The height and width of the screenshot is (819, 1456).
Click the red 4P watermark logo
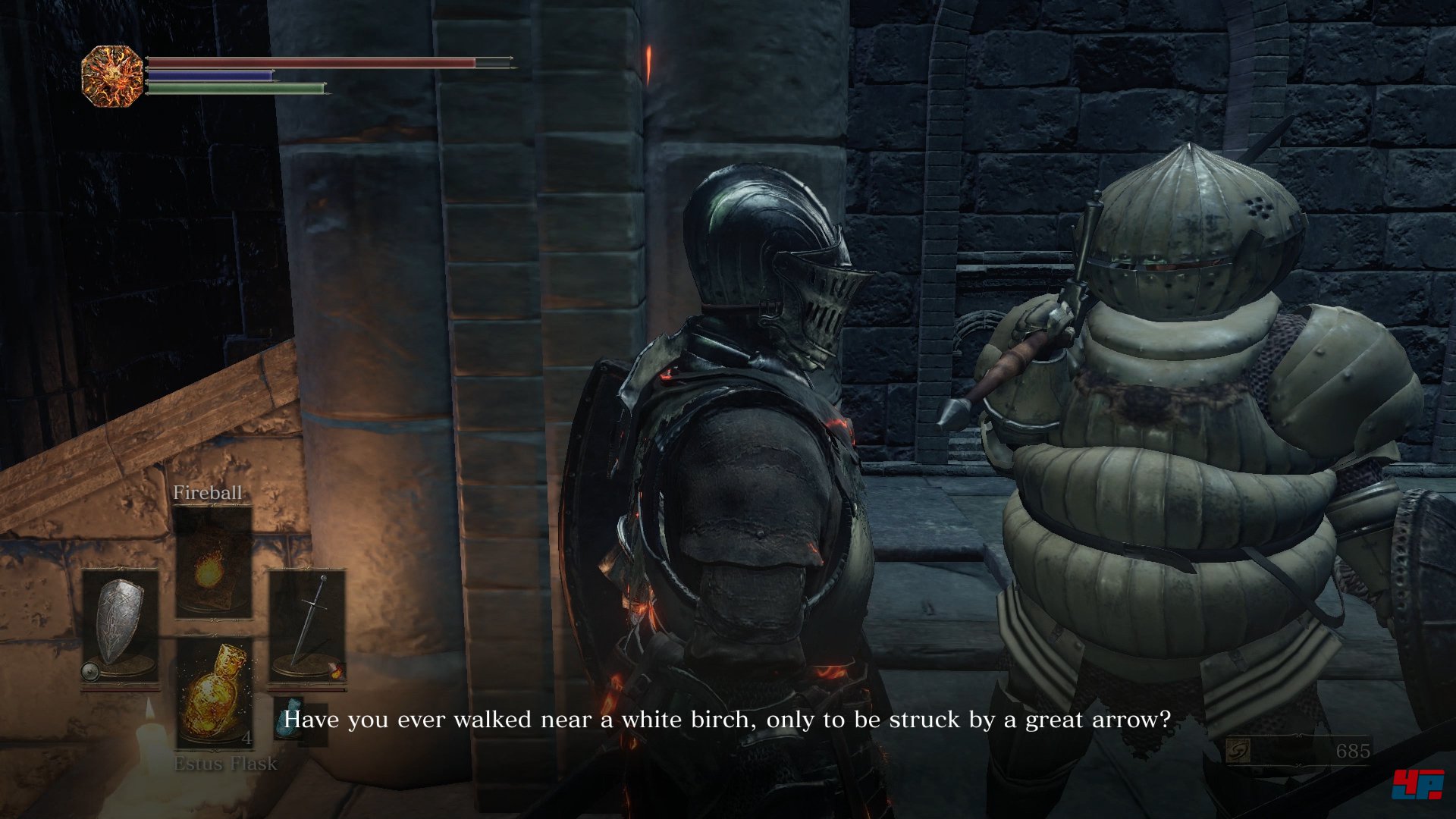[x=1417, y=783]
